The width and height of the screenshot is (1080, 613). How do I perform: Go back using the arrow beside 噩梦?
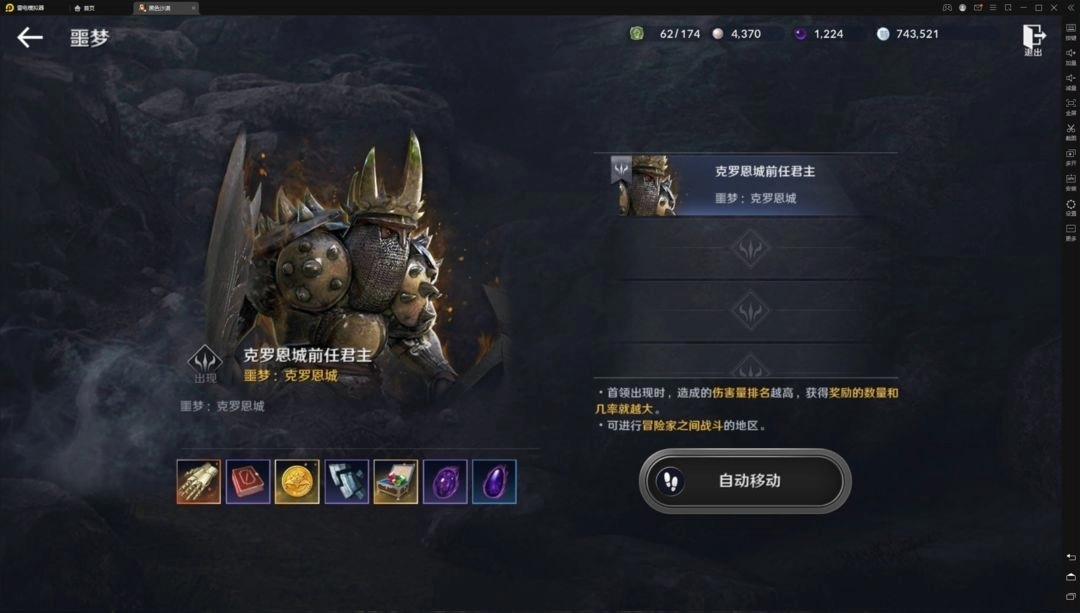(30, 38)
